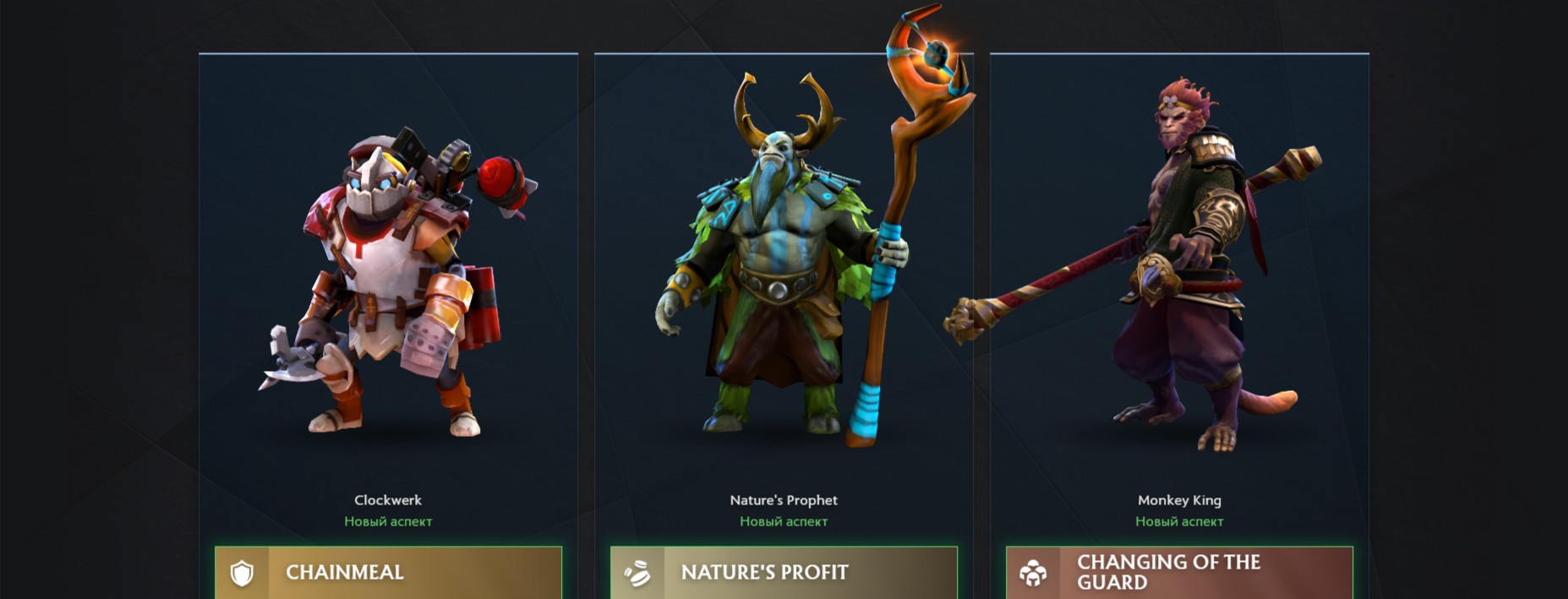Viewport: 1568px width, 599px height.
Task: Select the Clockwerk hero card
Action: 388,287
